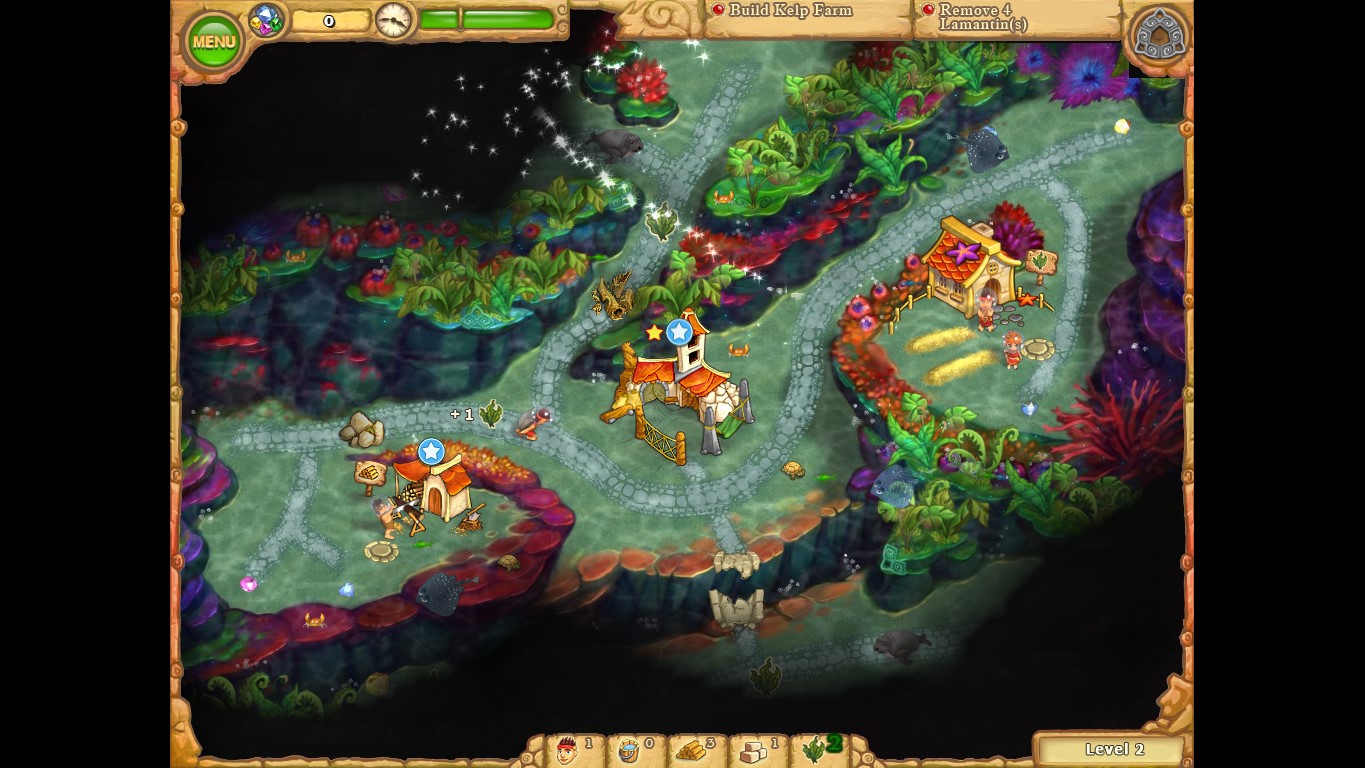Toggle the blue star above the central hut
The height and width of the screenshot is (768, 1365).
[x=679, y=331]
